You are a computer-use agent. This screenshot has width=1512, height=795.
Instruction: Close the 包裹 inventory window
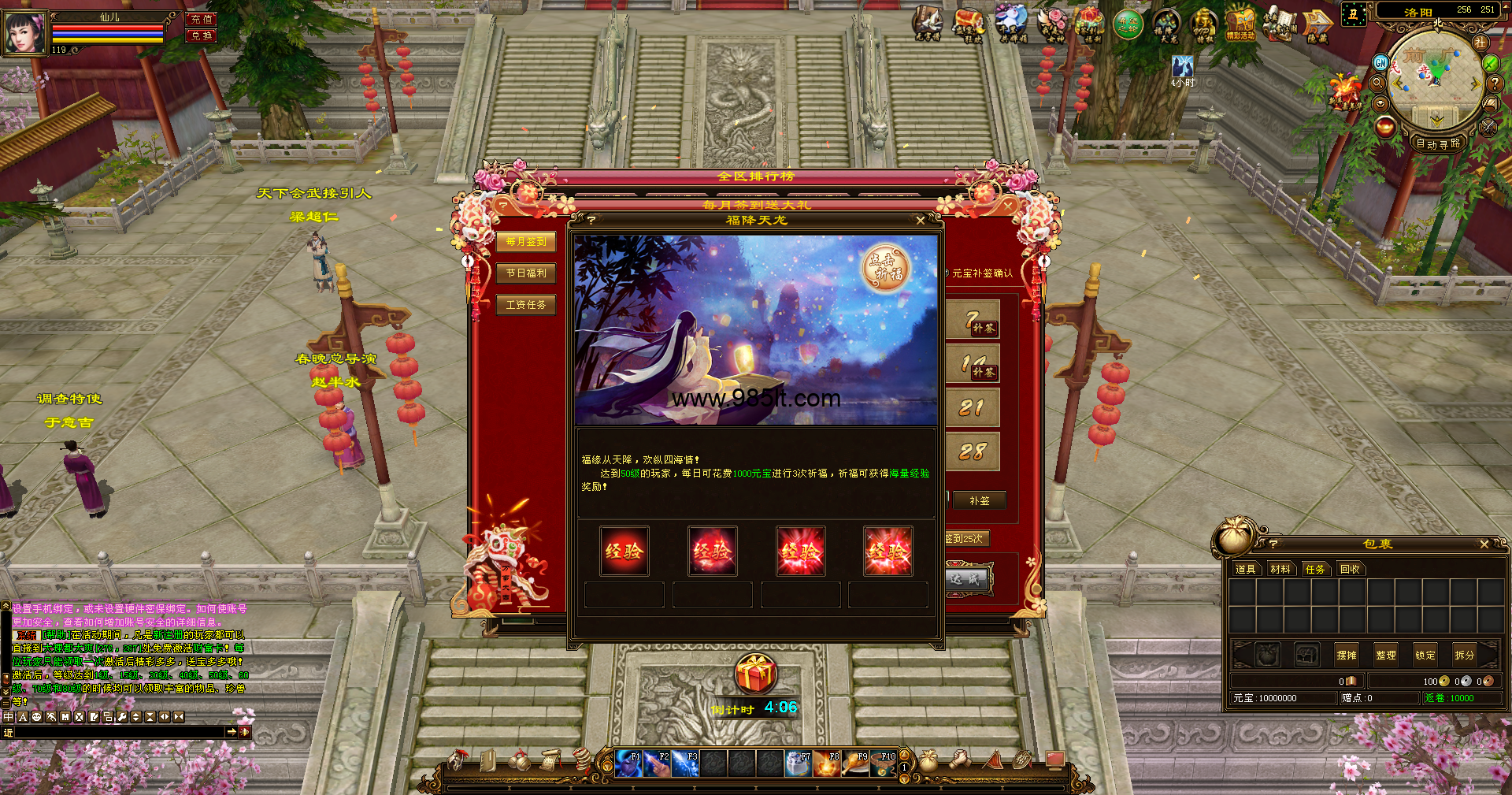tap(1484, 544)
